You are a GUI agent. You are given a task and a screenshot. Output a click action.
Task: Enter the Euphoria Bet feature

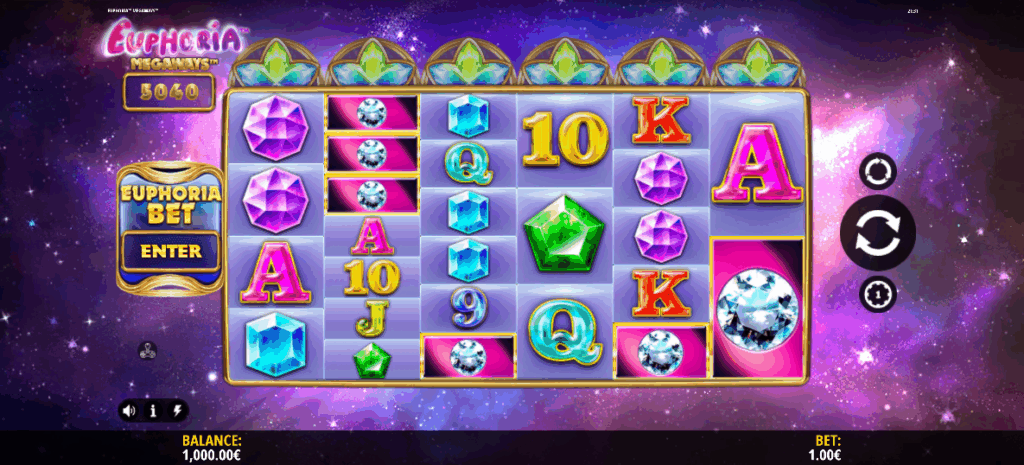tap(171, 251)
